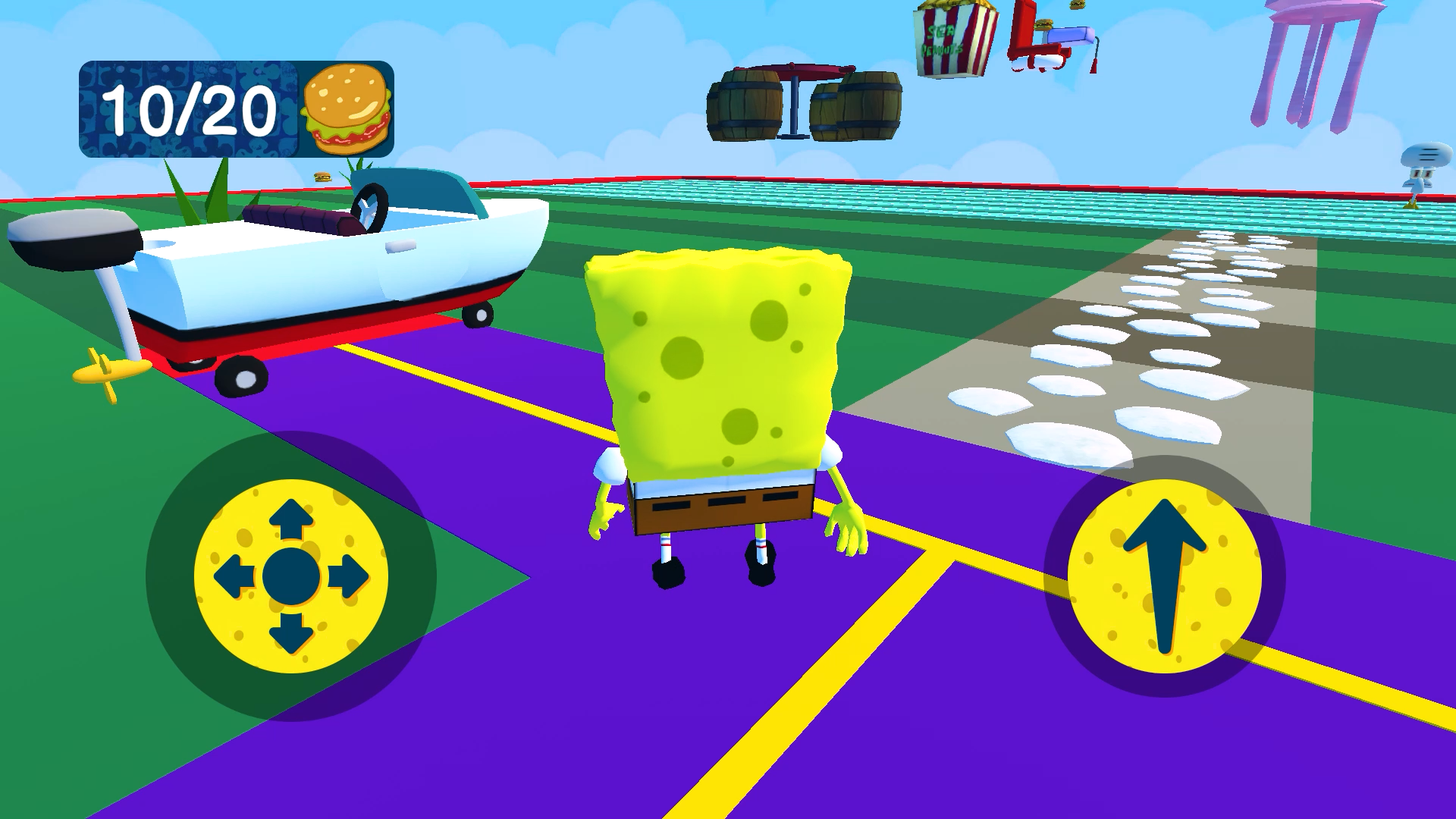Tap the floating burger pickup near the grass

pos(322,176)
